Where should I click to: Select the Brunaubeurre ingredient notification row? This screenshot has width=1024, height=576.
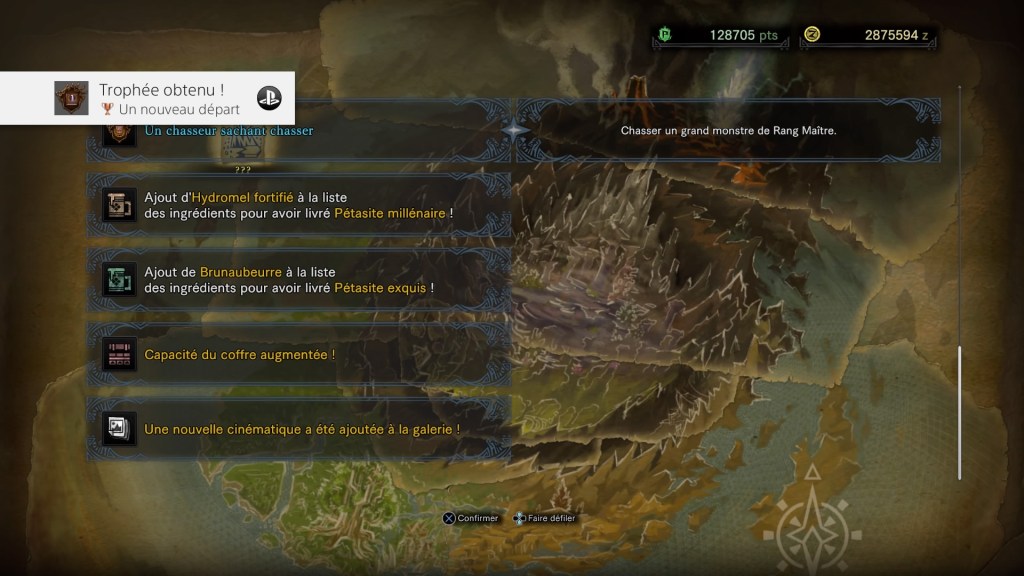pyautogui.click(x=300, y=280)
